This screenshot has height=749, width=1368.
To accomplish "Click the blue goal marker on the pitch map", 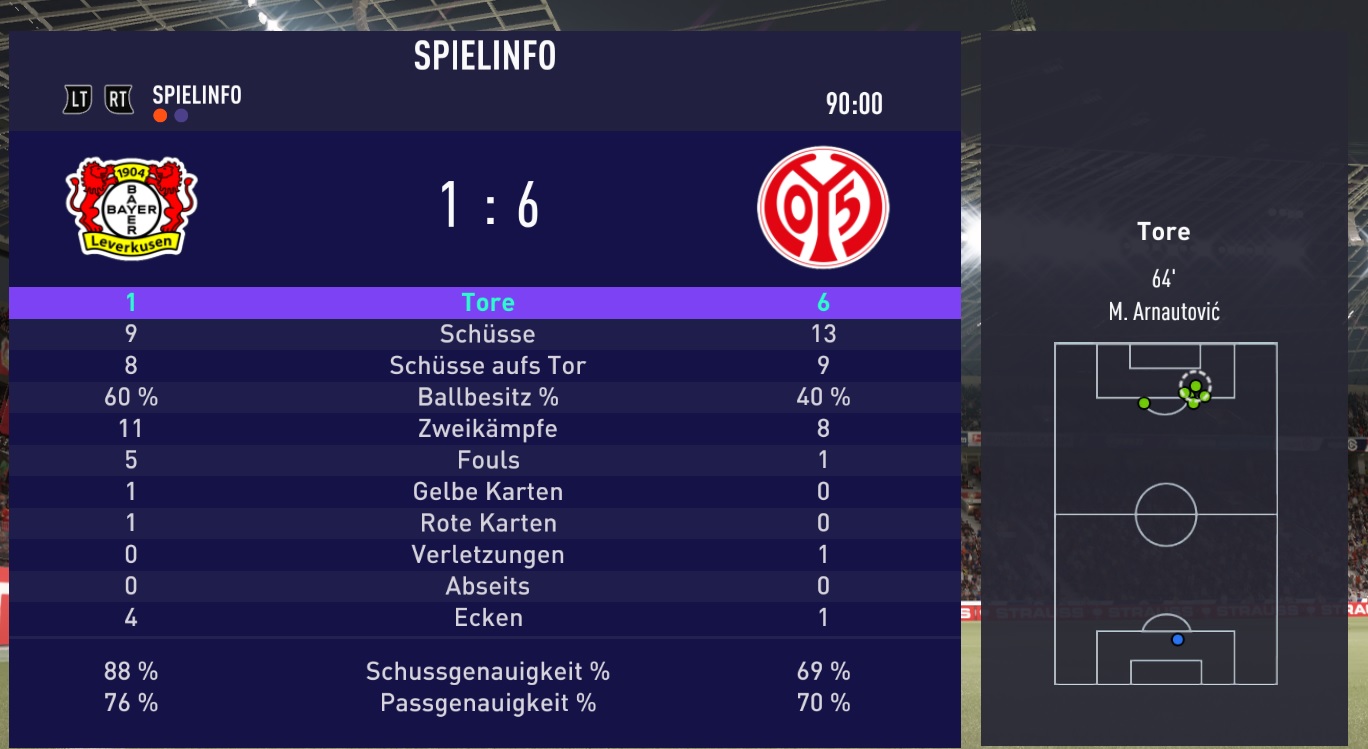I will (1177, 639).
